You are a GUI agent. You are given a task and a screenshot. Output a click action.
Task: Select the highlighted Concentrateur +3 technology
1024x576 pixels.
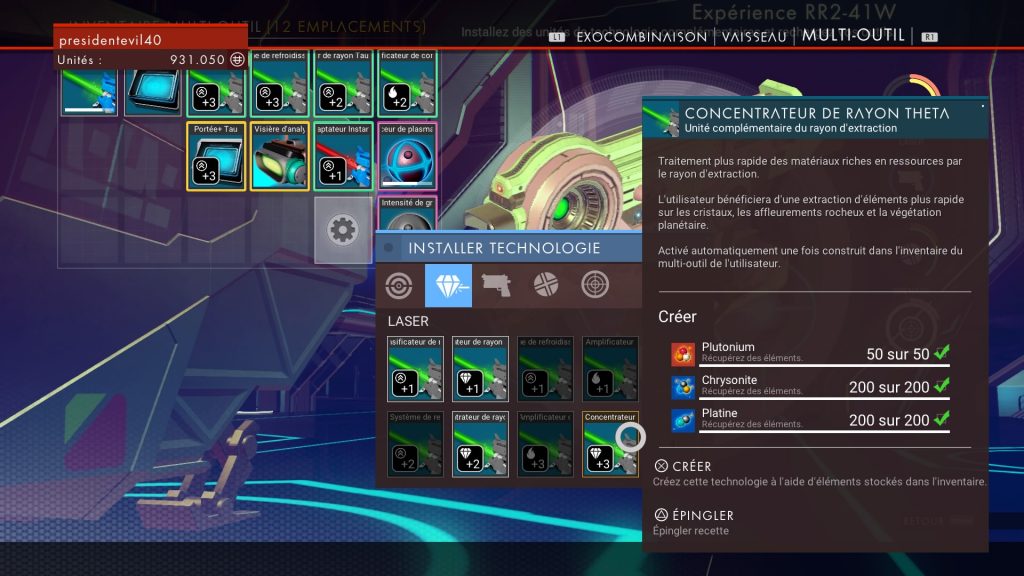point(610,443)
